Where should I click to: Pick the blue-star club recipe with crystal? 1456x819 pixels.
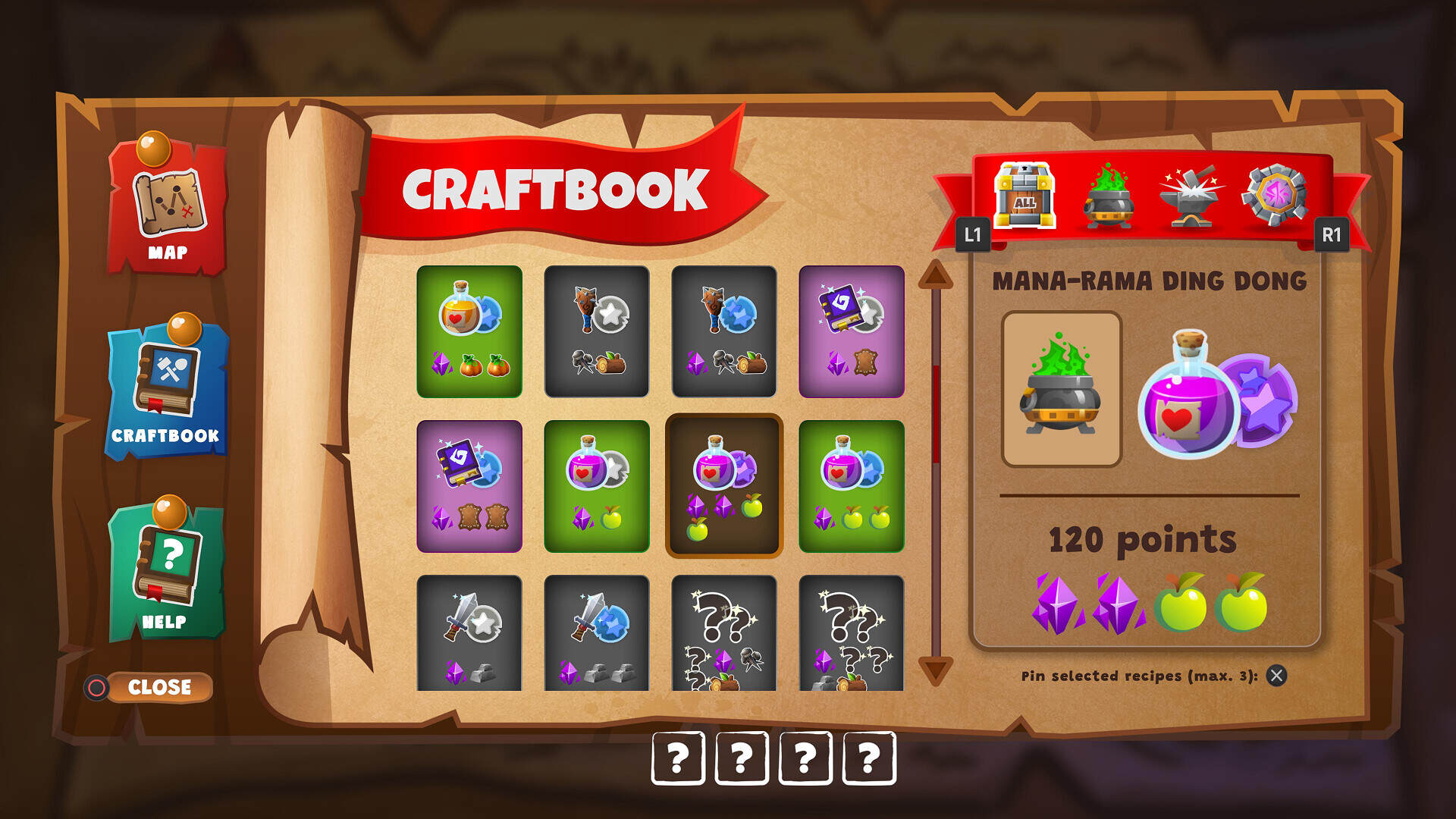[x=724, y=331]
